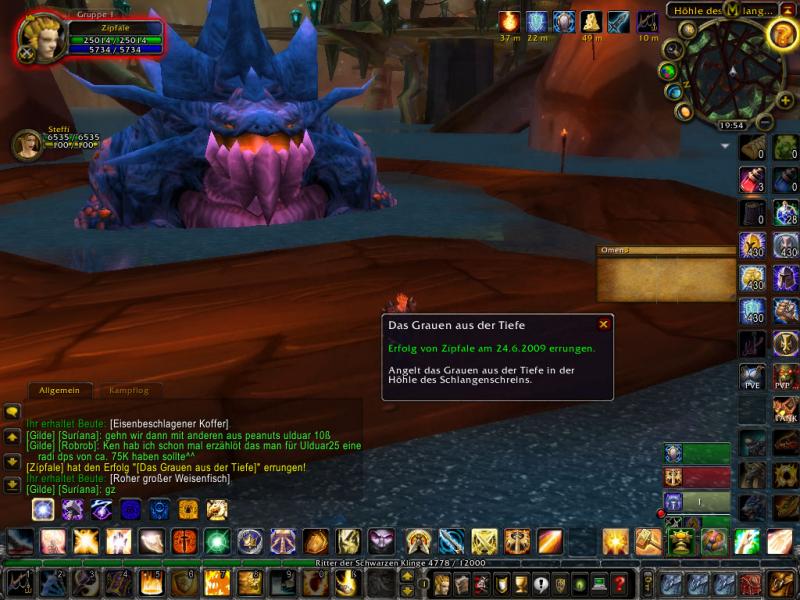Open the Kampflog chat tab
The width and height of the screenshot is (800, 600).
(128, 390)
